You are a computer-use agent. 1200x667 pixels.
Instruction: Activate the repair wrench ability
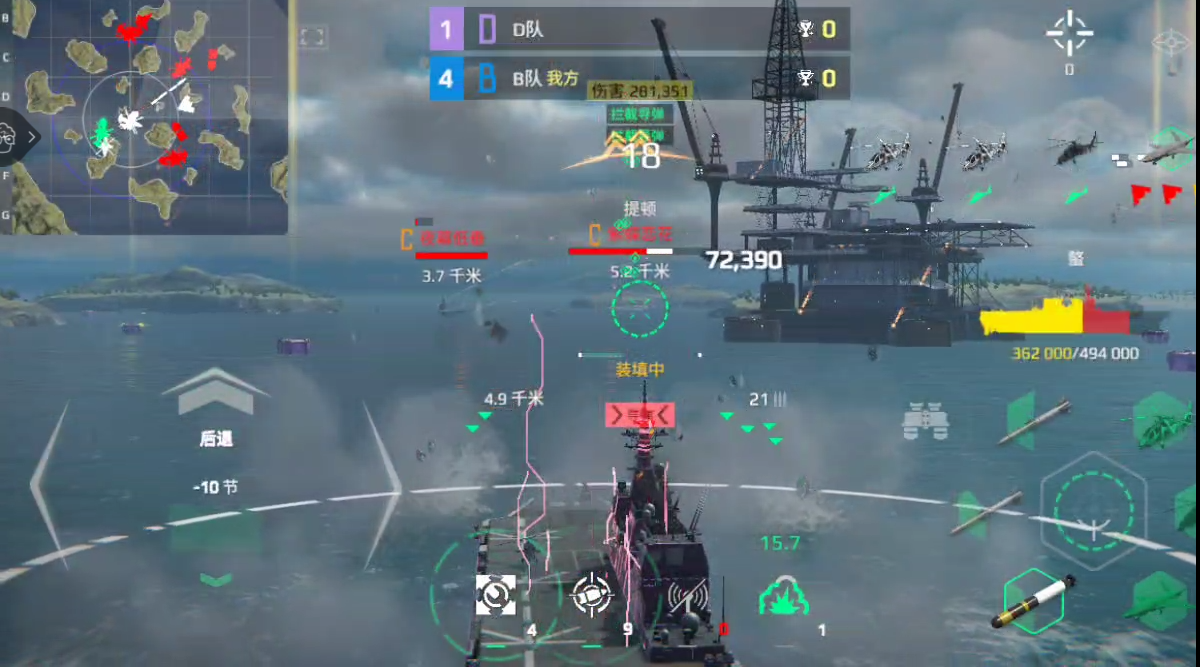(496, 596)
